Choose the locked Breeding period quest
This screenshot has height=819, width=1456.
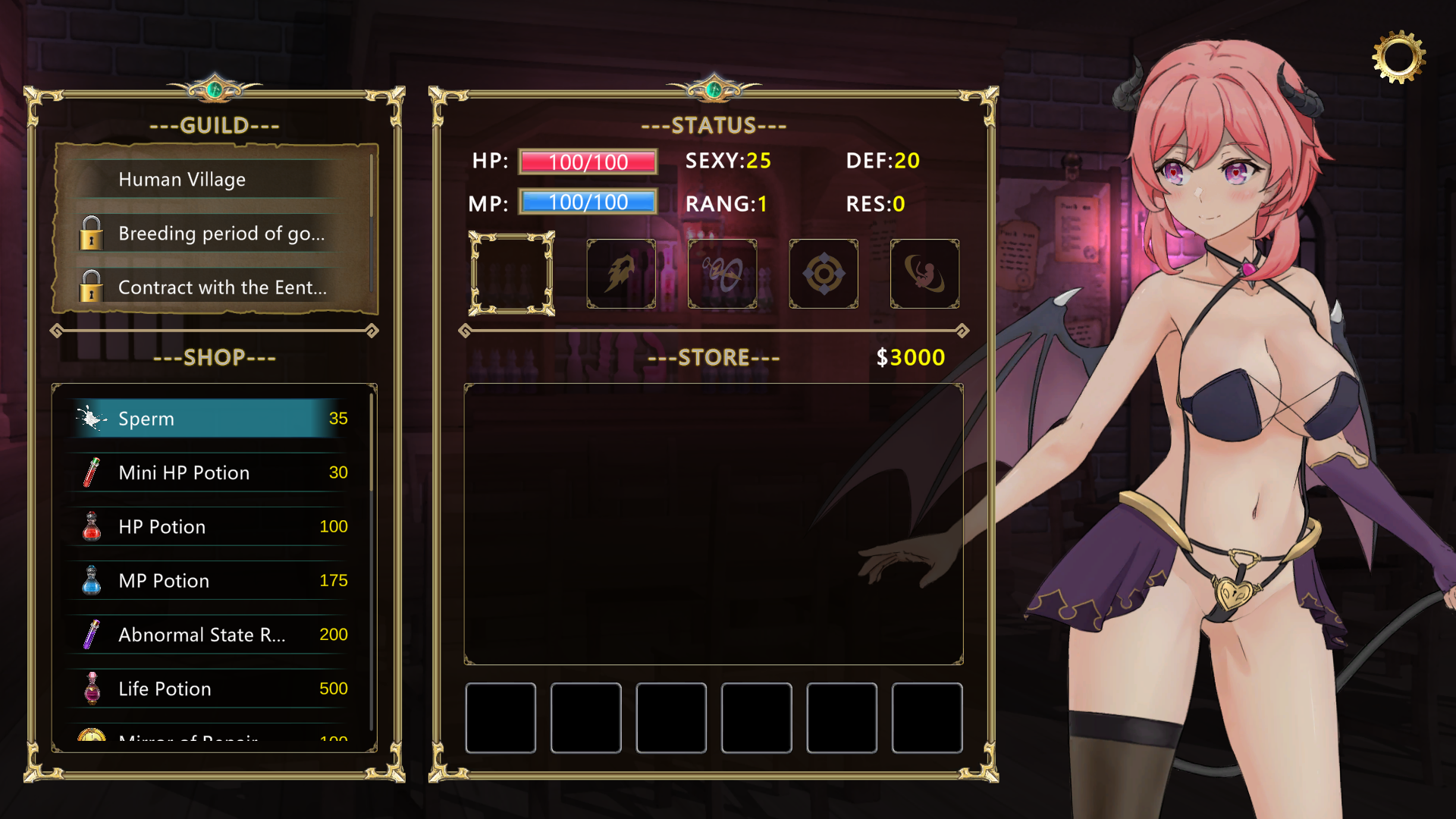pyautogui.click(x=220, y=234)
